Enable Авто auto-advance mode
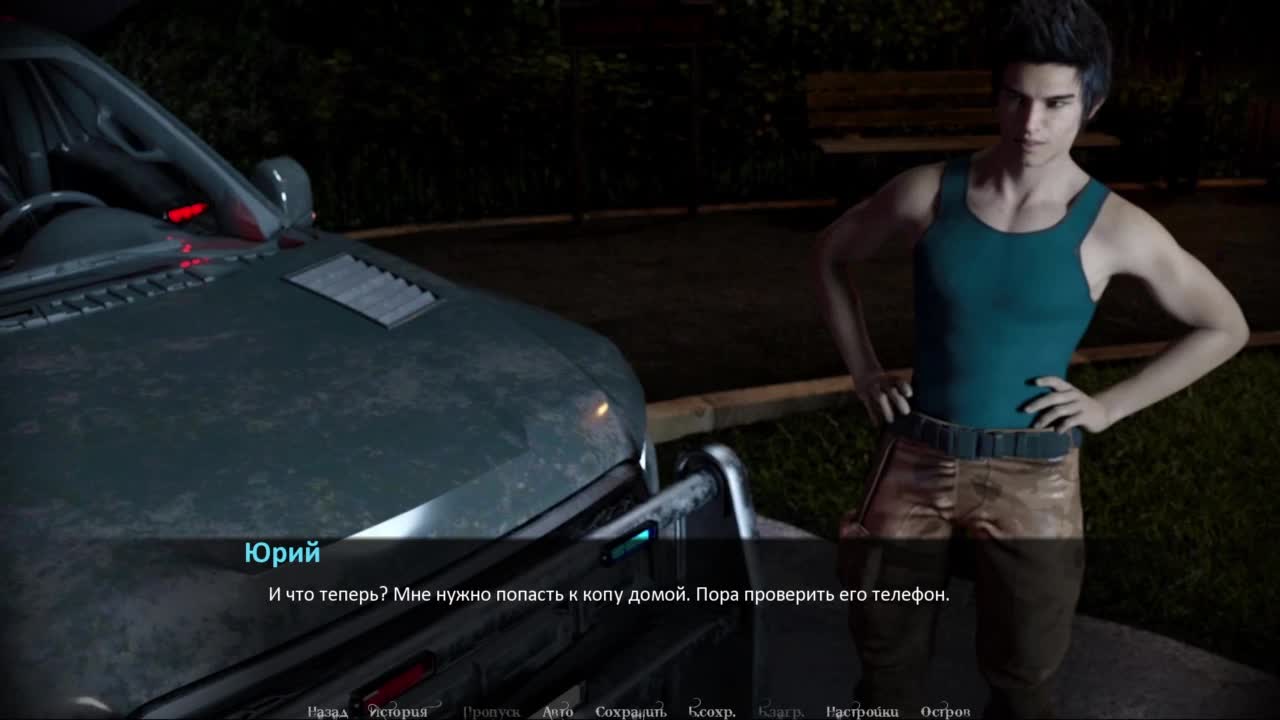This screenshot has height=720, width=1280. coord(557,711)
